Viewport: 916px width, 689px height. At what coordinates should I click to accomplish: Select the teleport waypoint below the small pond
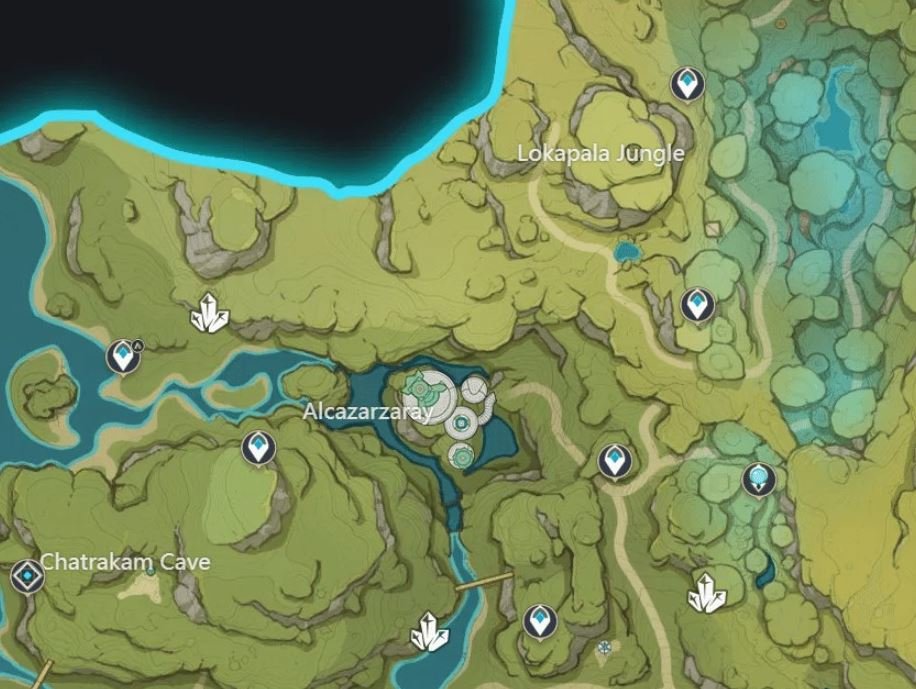pos(696,303)
